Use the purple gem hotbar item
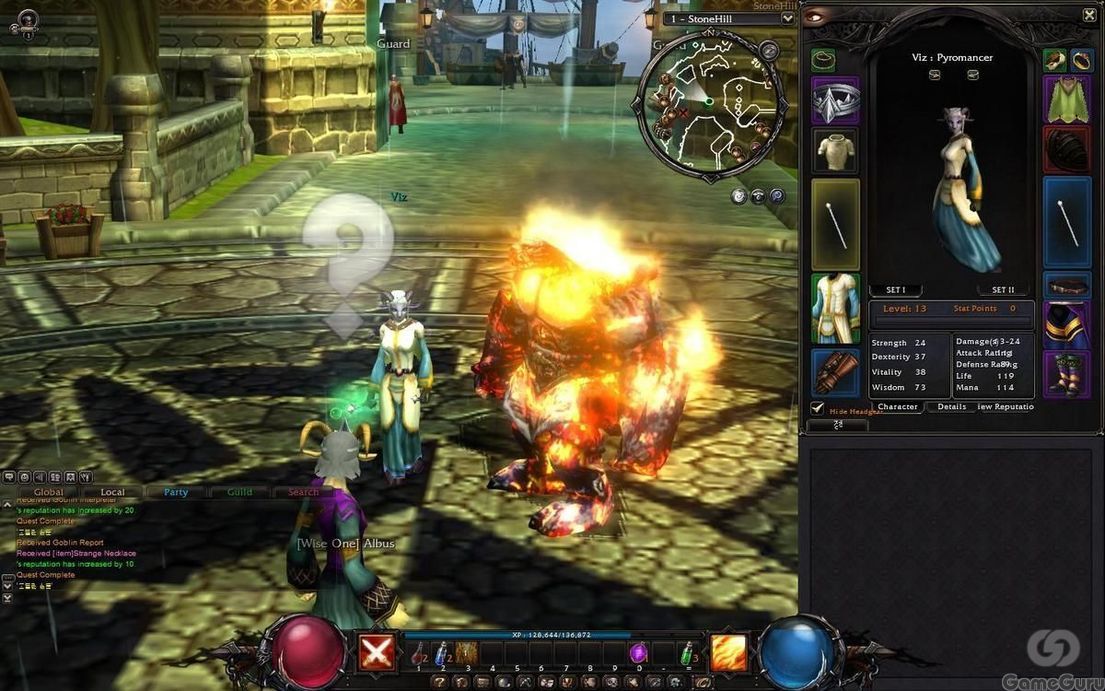The height and width of the screenshot is (691, 1105). point(638,652)
